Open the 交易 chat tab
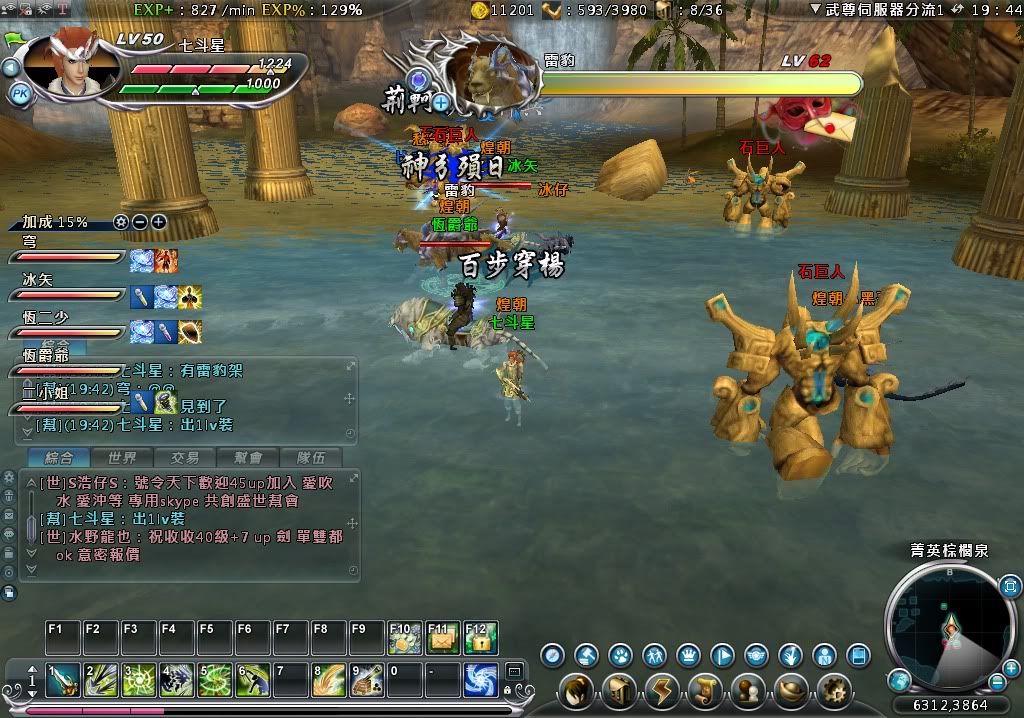The width and height of the screenshot is (1024, 718). click(184, 457)
